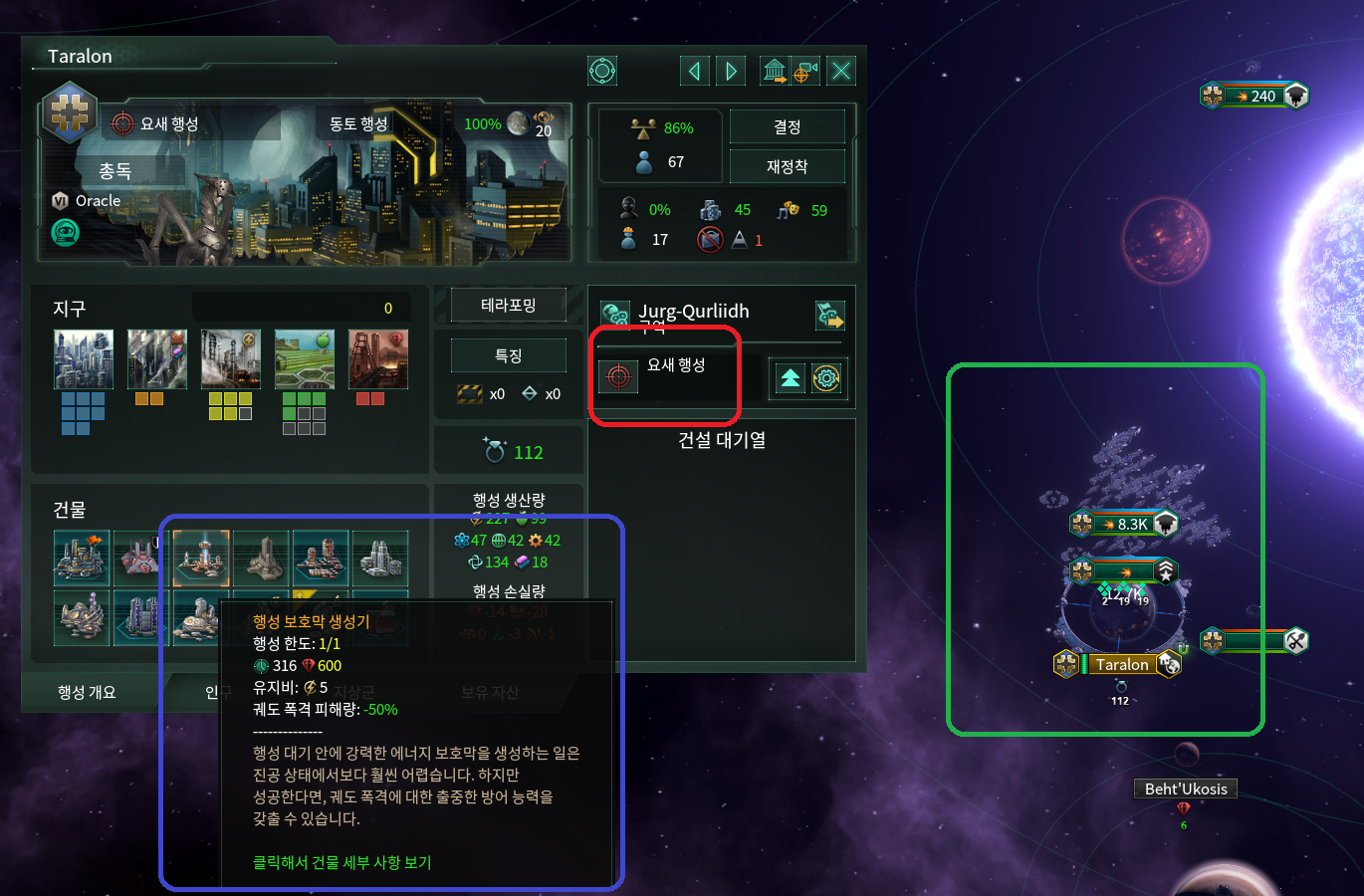The width and height of the screenshot is (1364, 896).
Task: Upgrade the capital with the double-arrow icon
Action: pyautogui.click(x=788, y=378)
